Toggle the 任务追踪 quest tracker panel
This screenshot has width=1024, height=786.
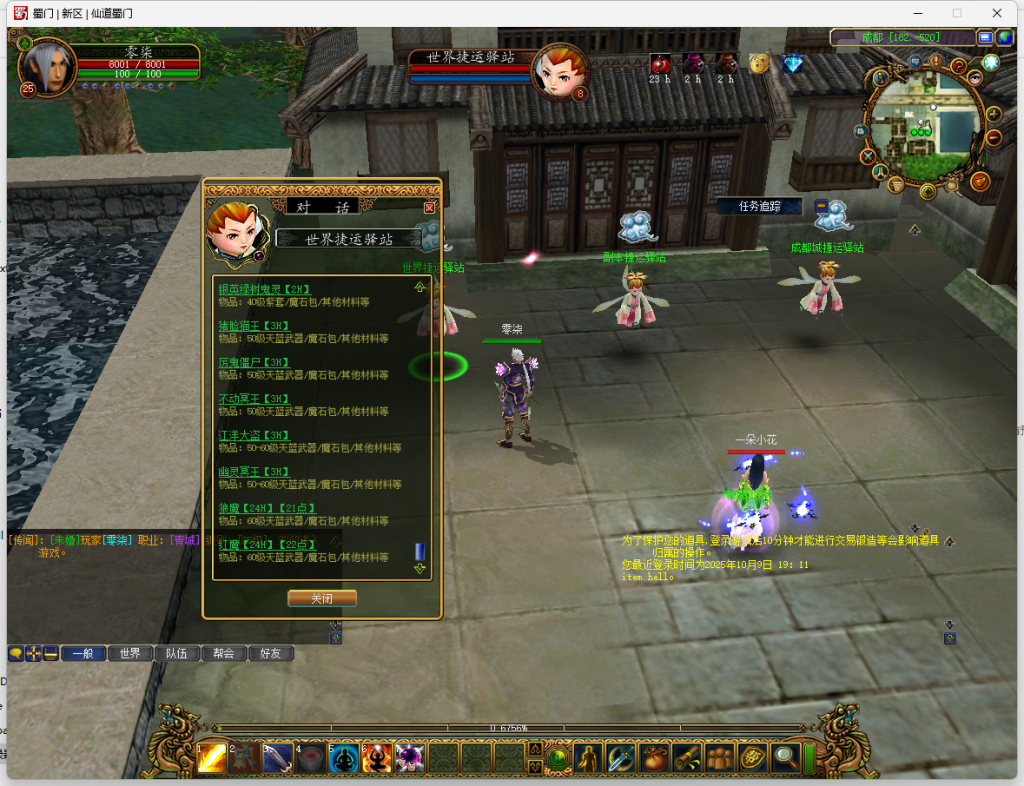coord(758,206)
